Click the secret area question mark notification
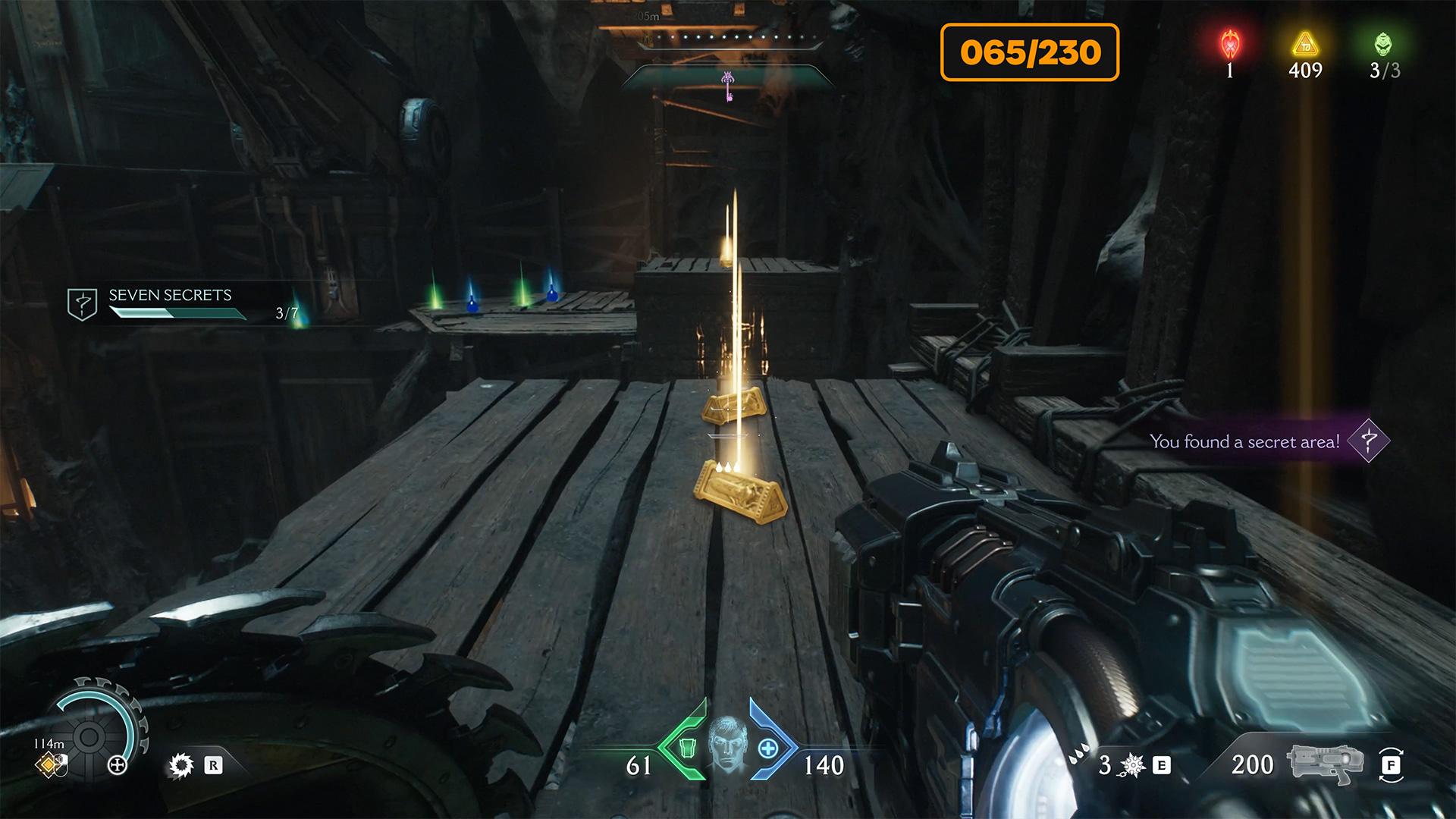Viewport: 1456px width, 819px height. pos(1368,441)
